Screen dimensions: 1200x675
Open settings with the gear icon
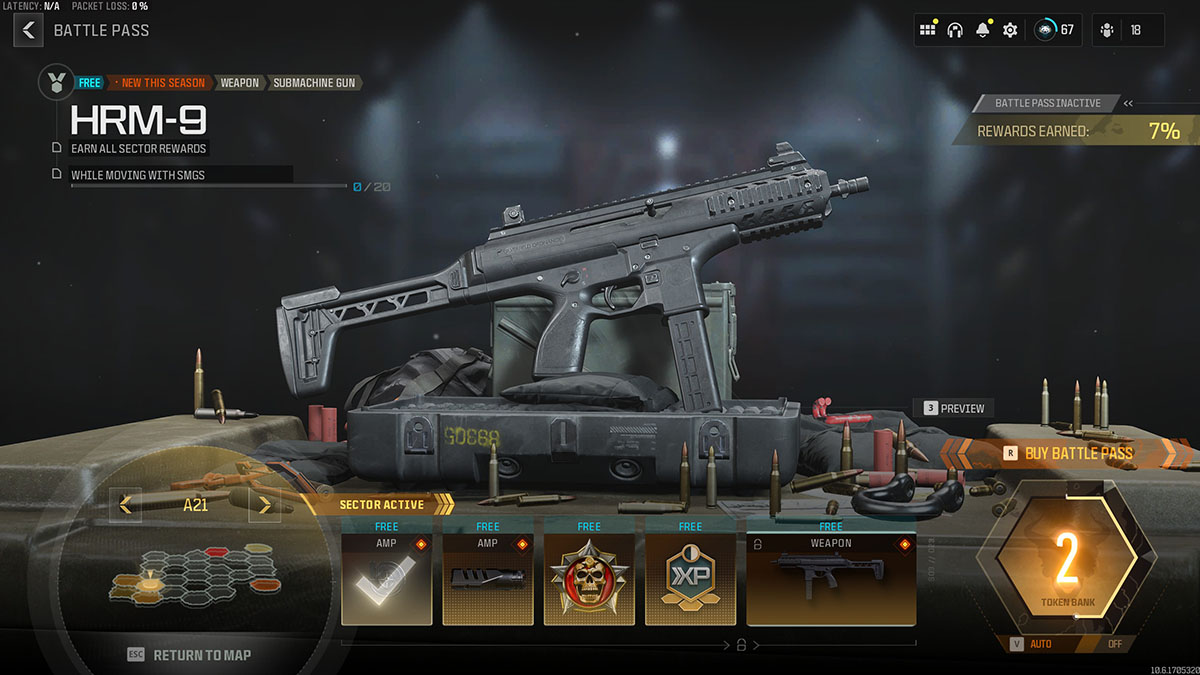(1010, 30)
